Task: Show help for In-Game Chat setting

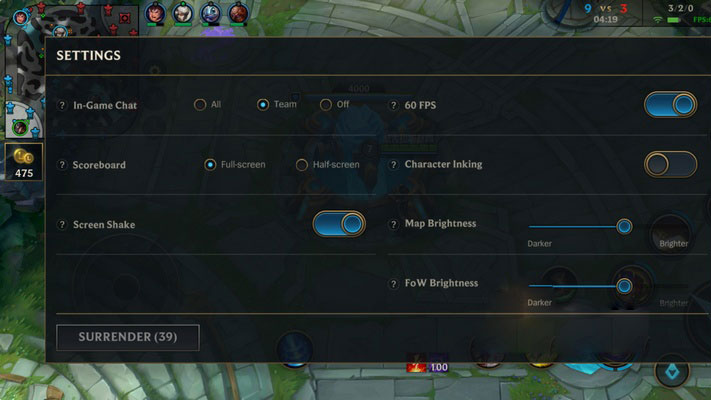Action: click(62, 106)
